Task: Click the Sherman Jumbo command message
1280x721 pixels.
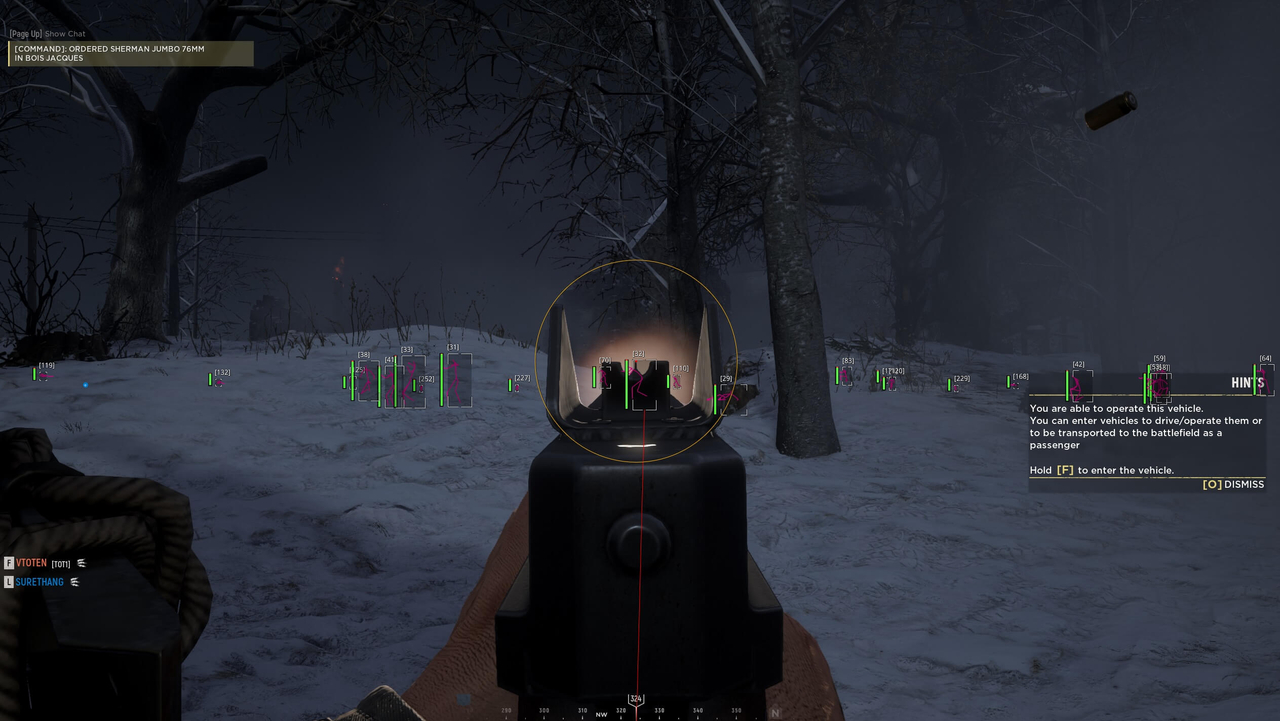Action: tap(110, 52)
